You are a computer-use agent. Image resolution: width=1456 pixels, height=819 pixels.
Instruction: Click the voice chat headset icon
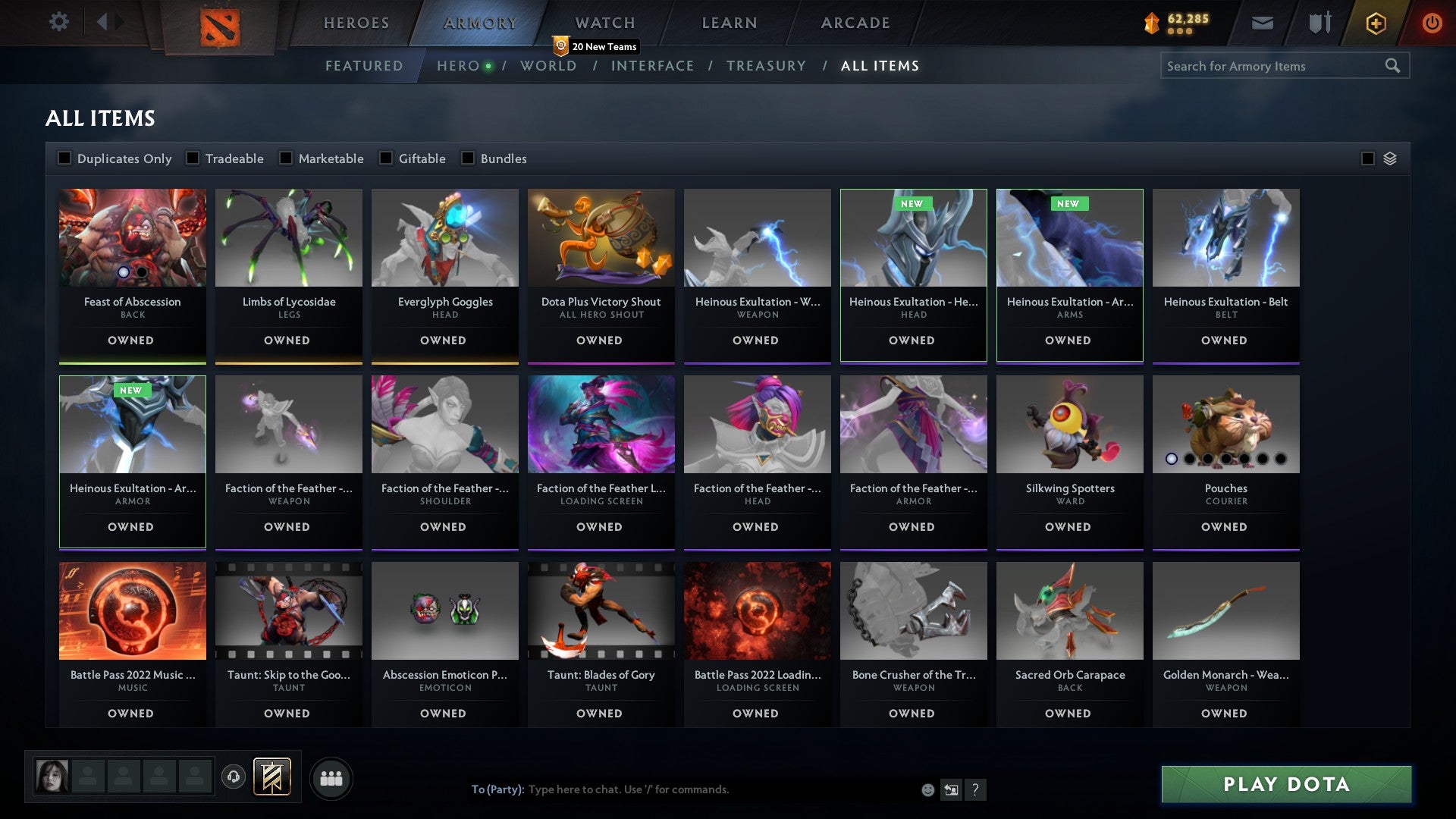233,777
